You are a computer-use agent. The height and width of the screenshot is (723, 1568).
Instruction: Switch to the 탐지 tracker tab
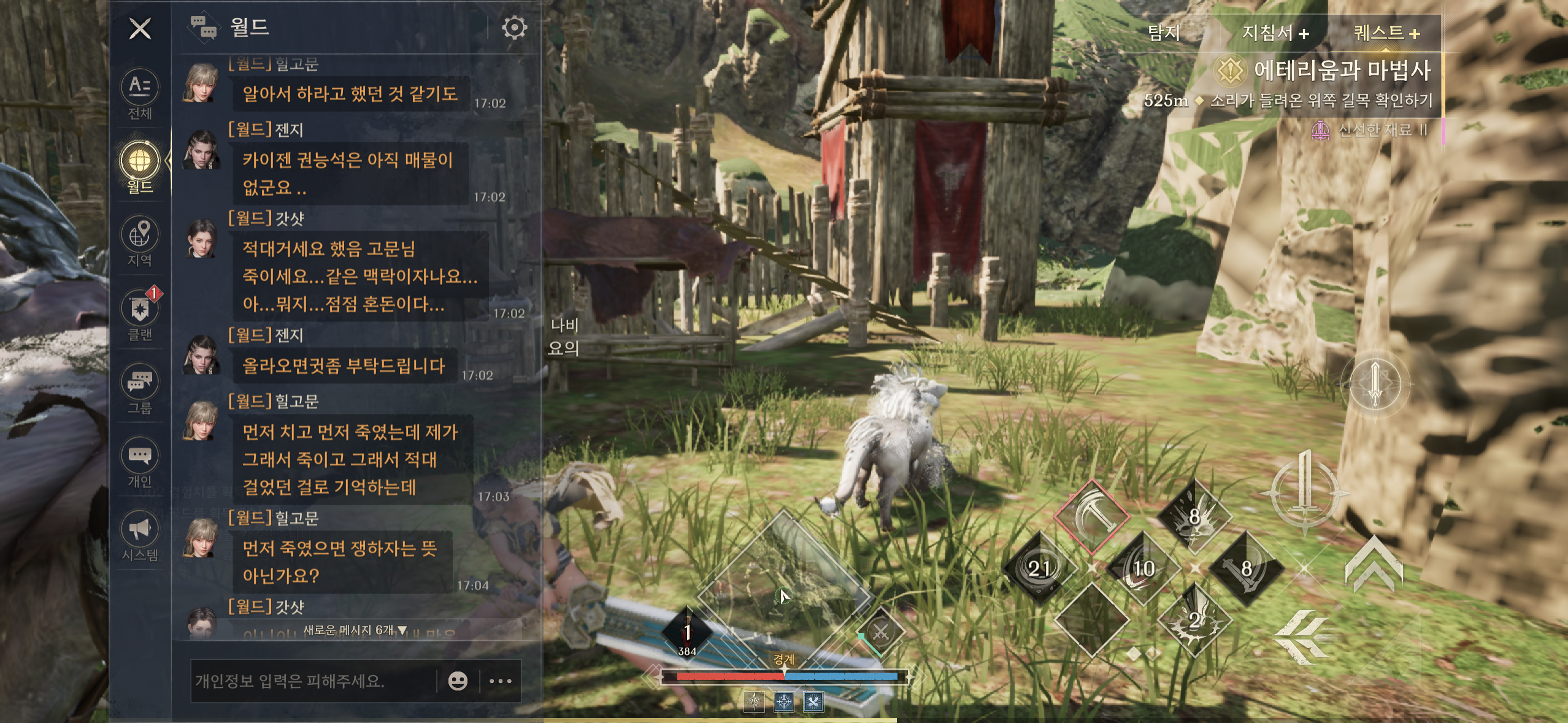click(1164, 33)
